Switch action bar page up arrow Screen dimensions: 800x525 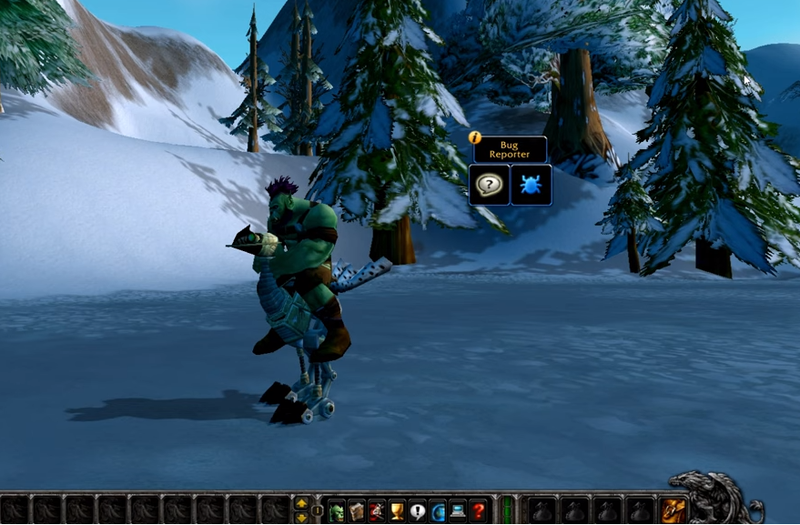[x=301, y=503]
